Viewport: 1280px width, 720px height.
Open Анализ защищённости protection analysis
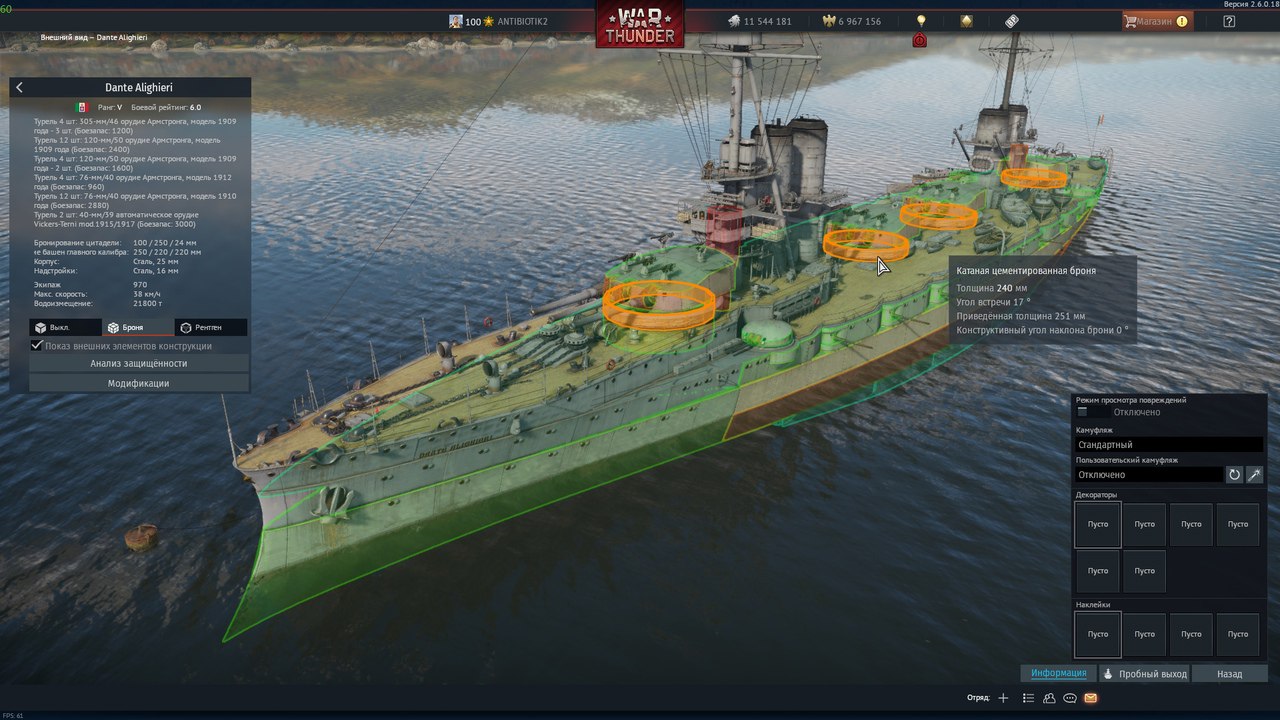139,364
